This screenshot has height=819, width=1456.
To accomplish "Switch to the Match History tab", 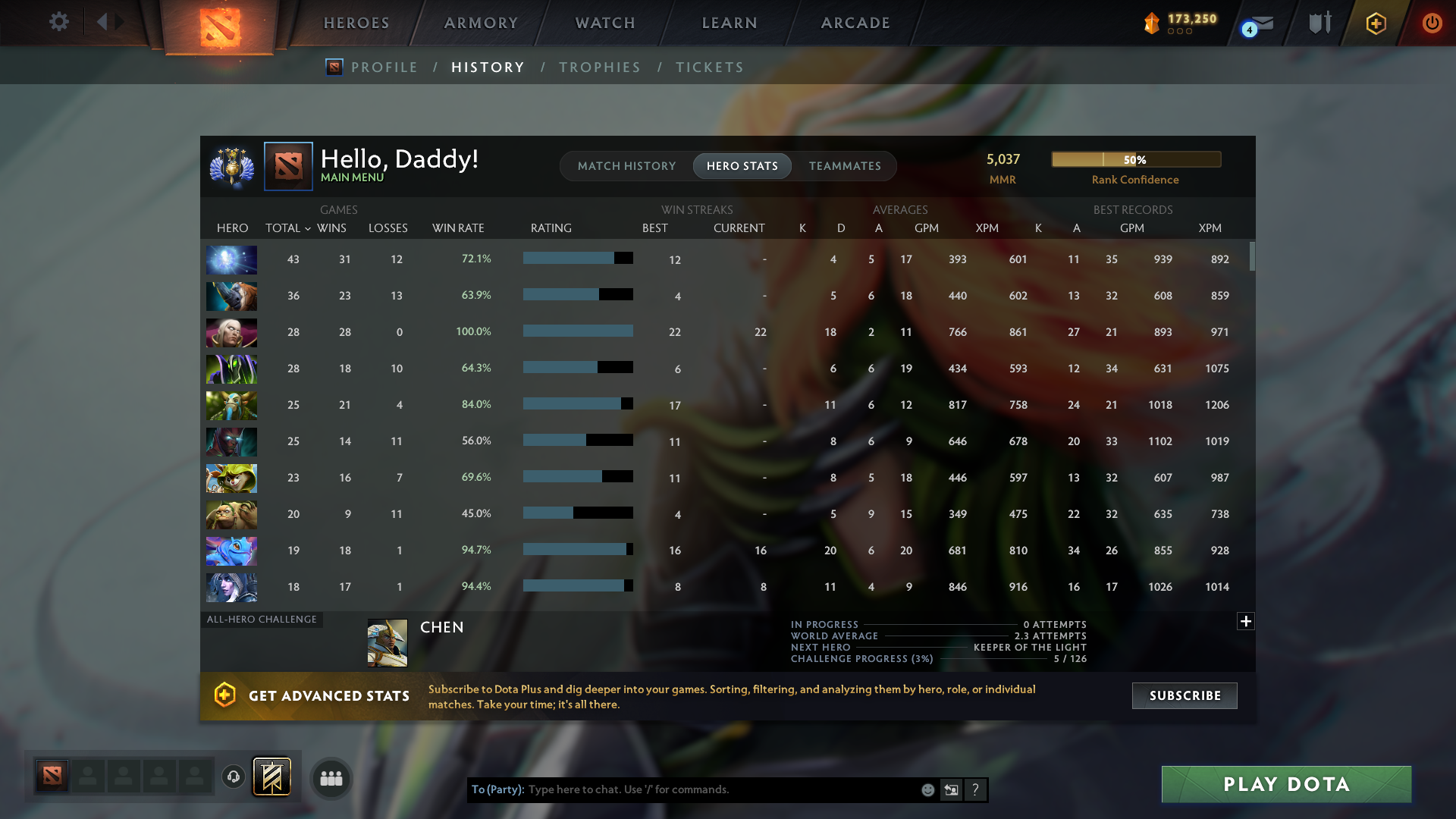I will coord(626,166).
